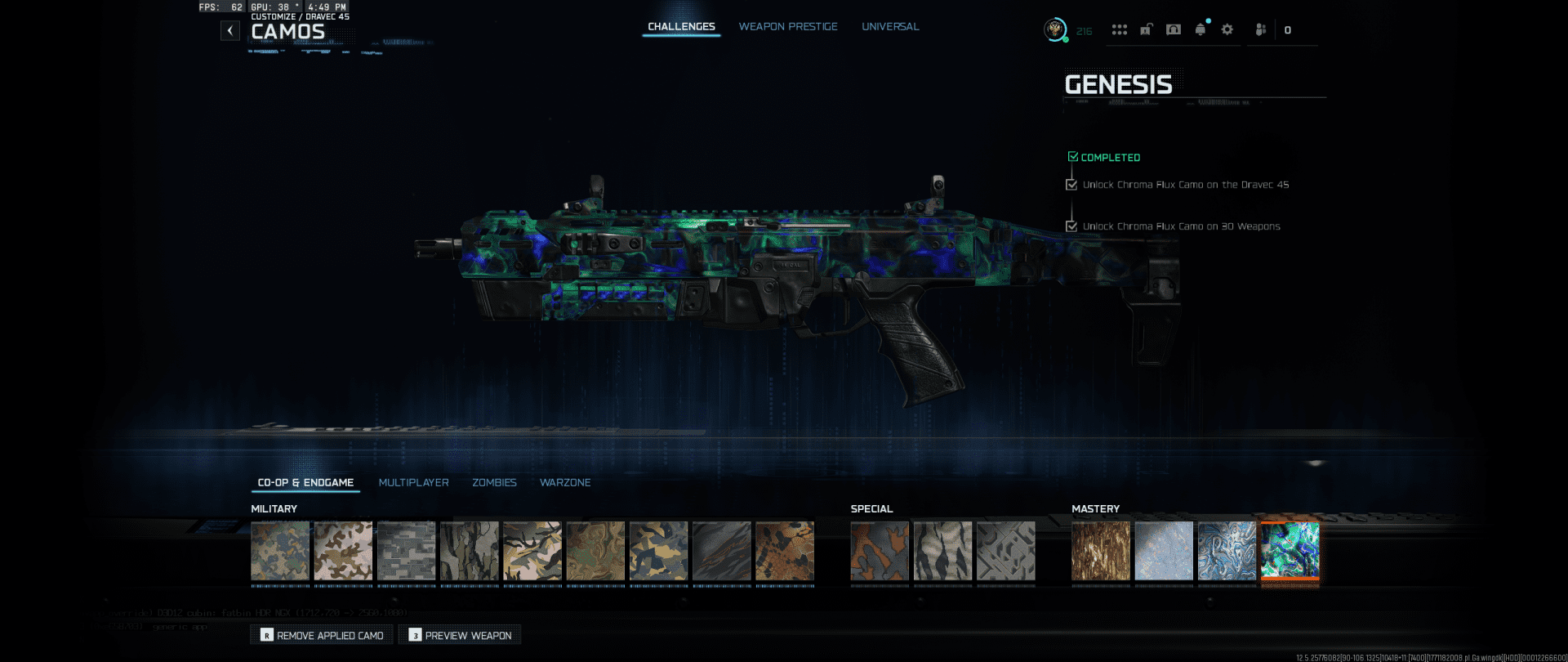Open the six-dot grid menu
Image resolution: width=1568 pixels, height=662 pixels.
(1119, 29)
